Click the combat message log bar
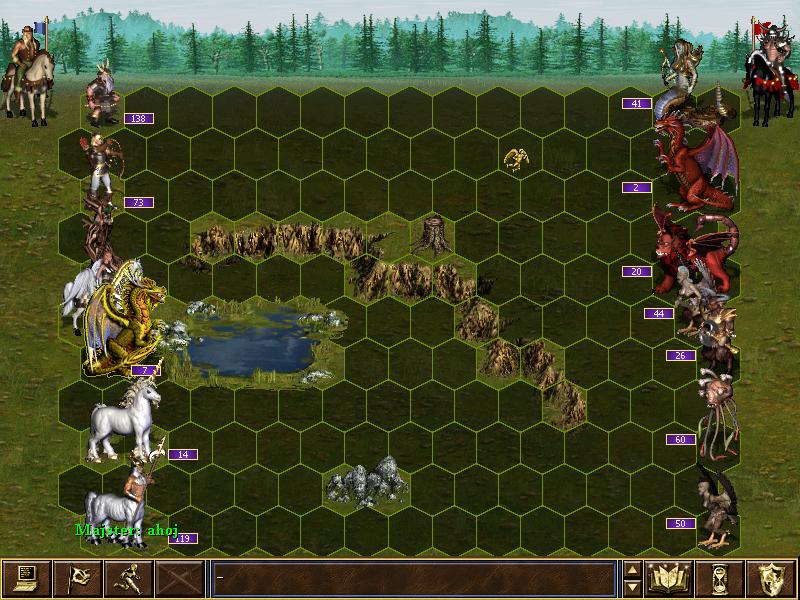This screenshot has width=800, height=600. [413, 577]
